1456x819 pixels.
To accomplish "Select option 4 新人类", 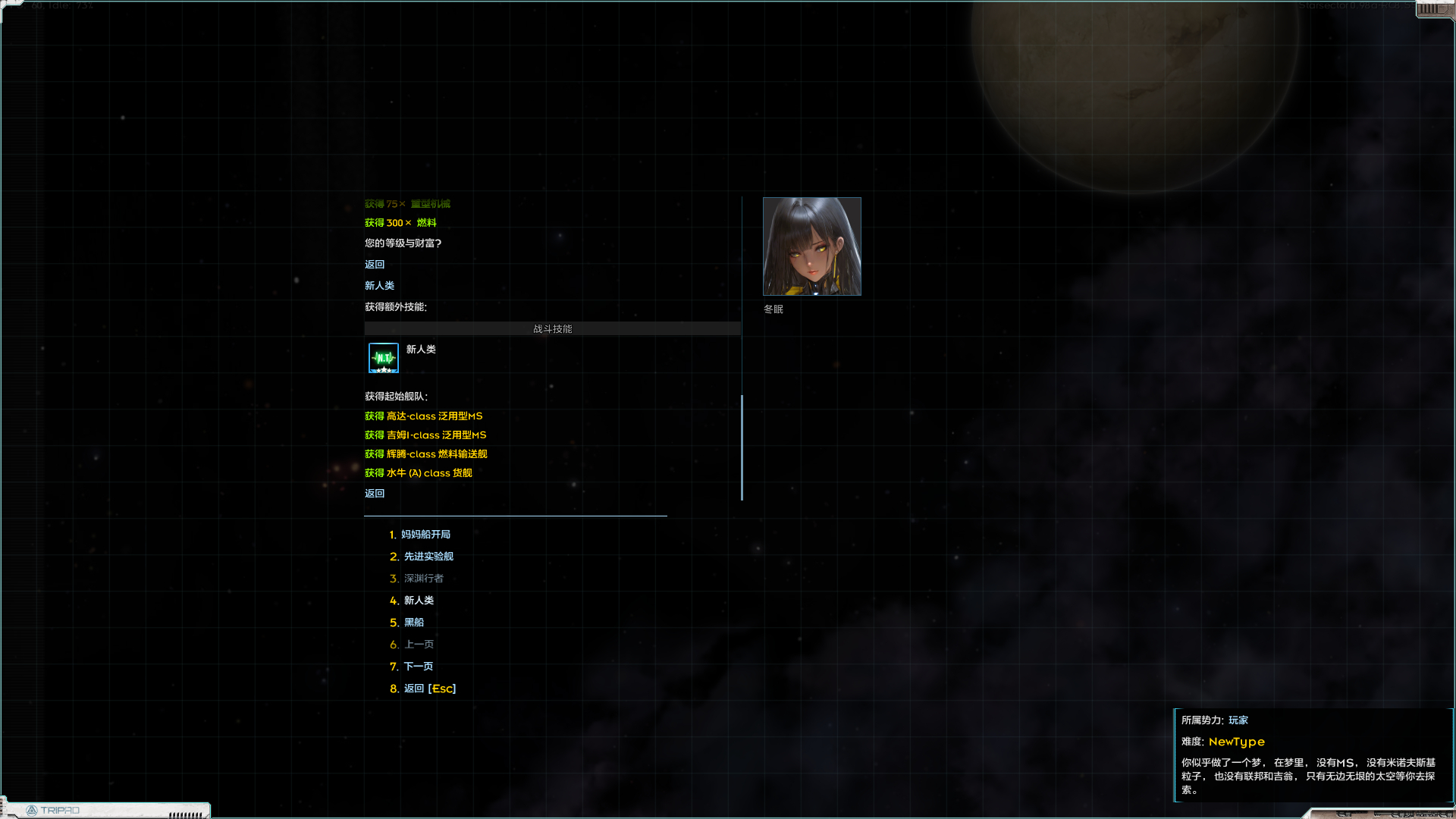I will point(419,600).
